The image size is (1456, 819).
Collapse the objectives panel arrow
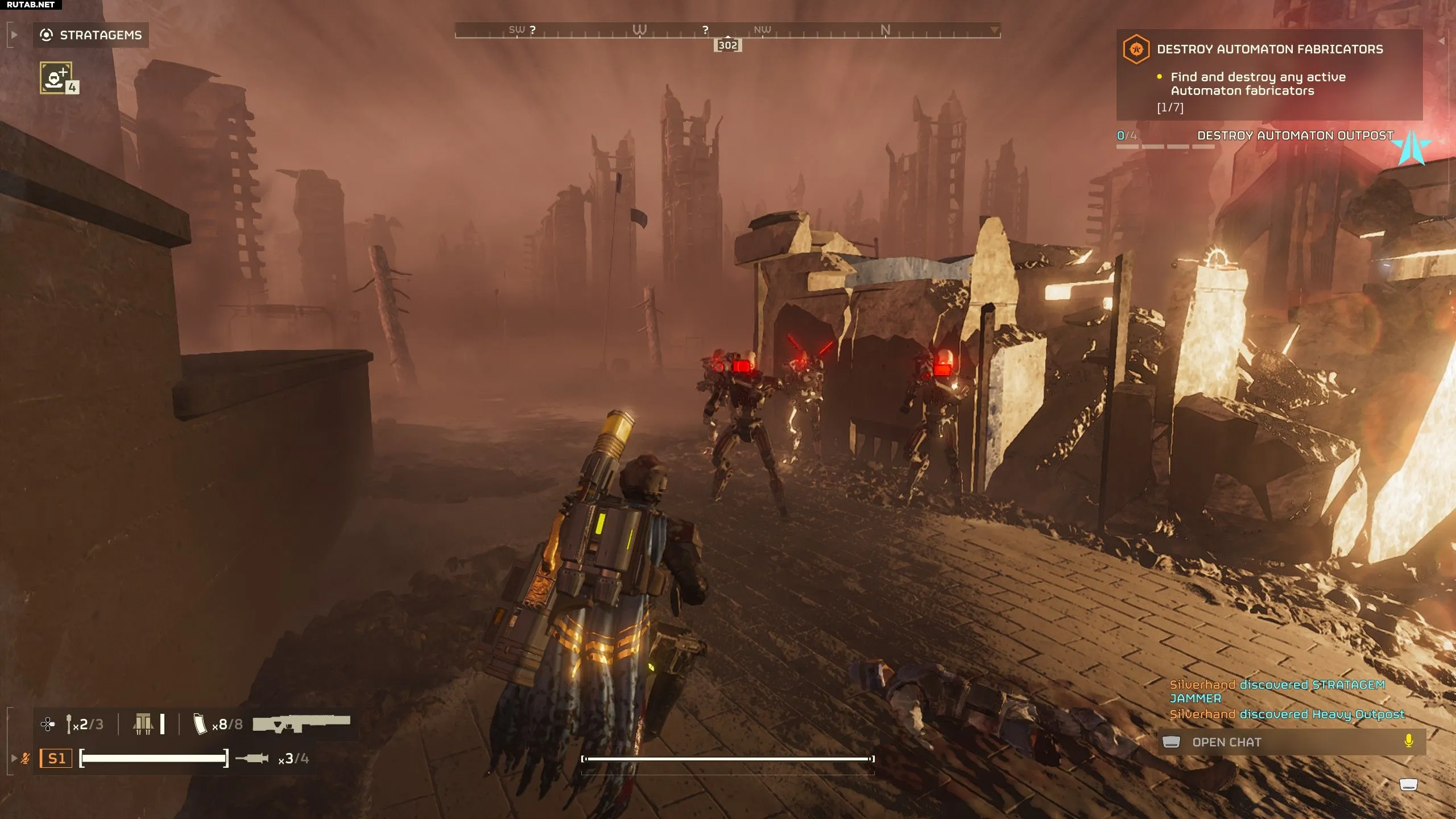tap(1441, 41)
